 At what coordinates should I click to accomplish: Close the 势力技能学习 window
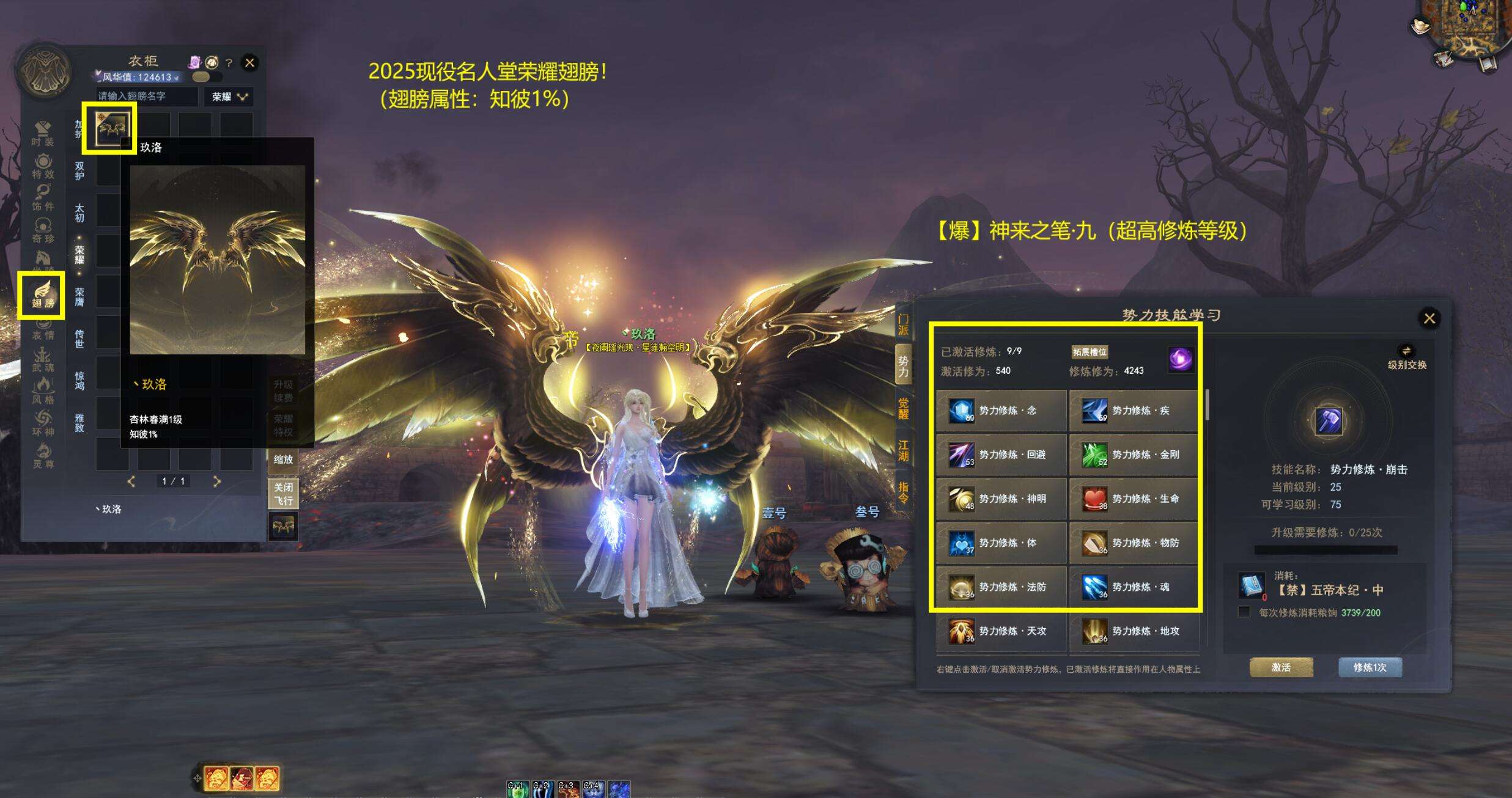1429,318
